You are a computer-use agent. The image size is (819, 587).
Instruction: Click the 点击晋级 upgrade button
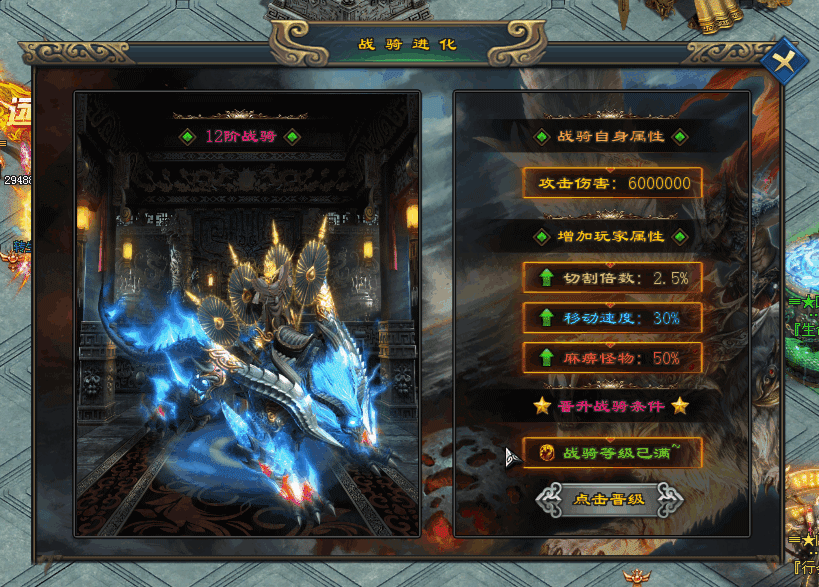pyautogui.click(x=610, y=499)
